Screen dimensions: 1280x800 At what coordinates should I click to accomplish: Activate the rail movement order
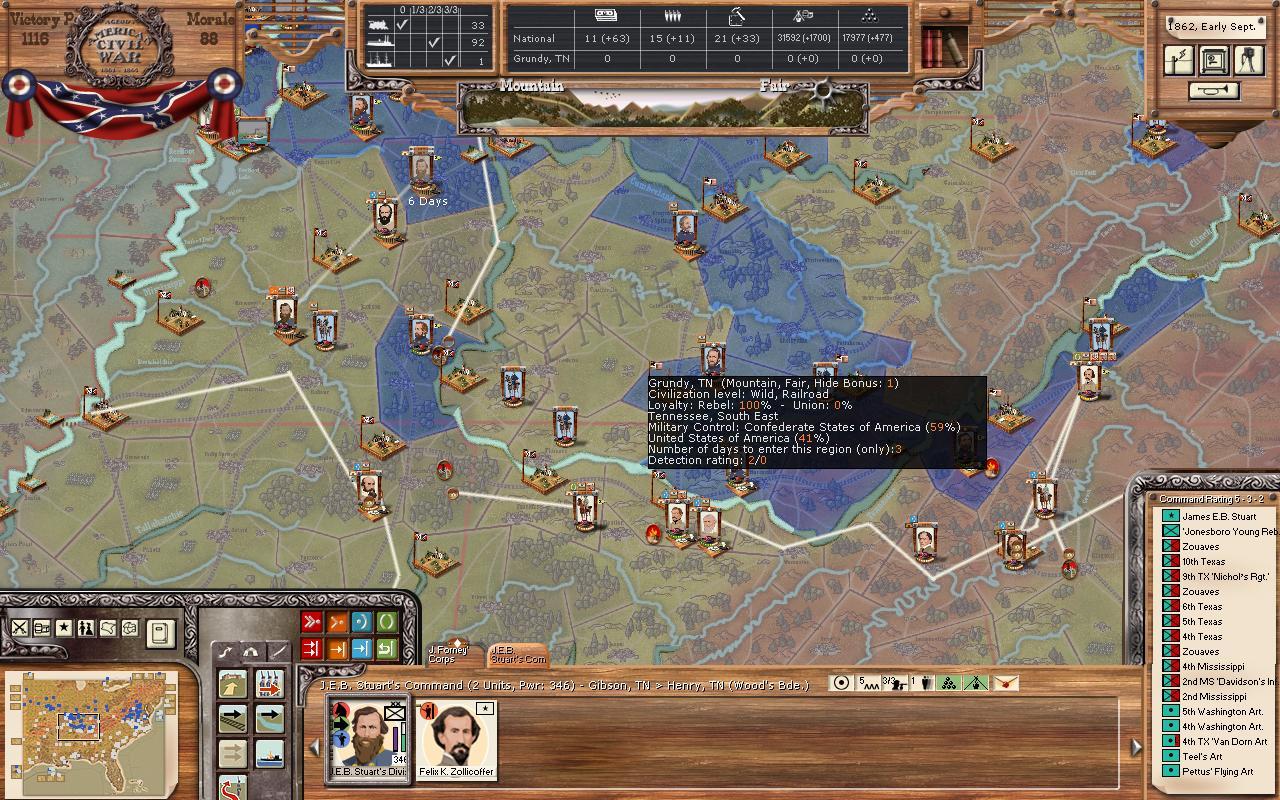coord(234,717)
